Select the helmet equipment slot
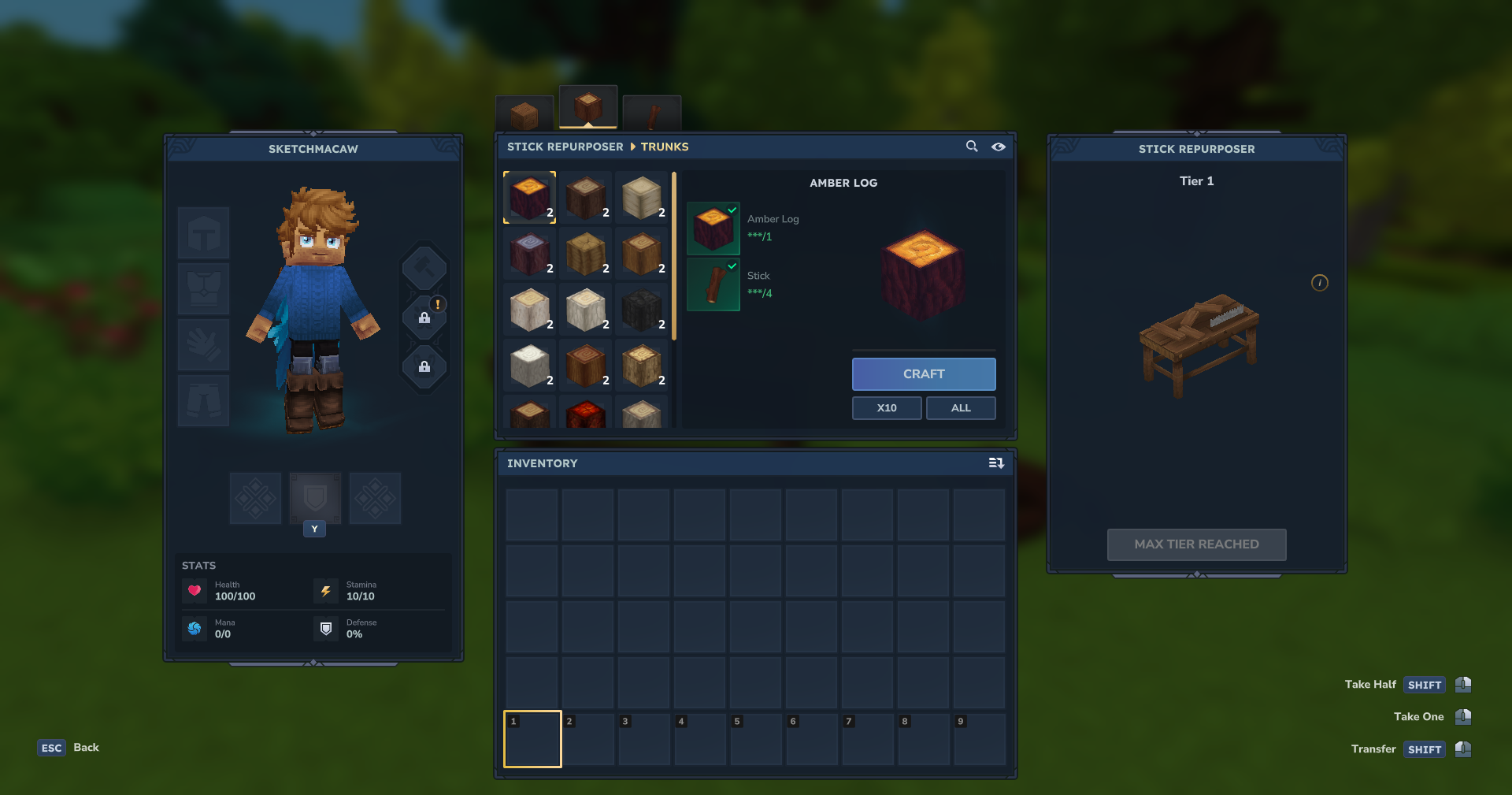Screen dimensions: 1512x795 tap(204, 233)
